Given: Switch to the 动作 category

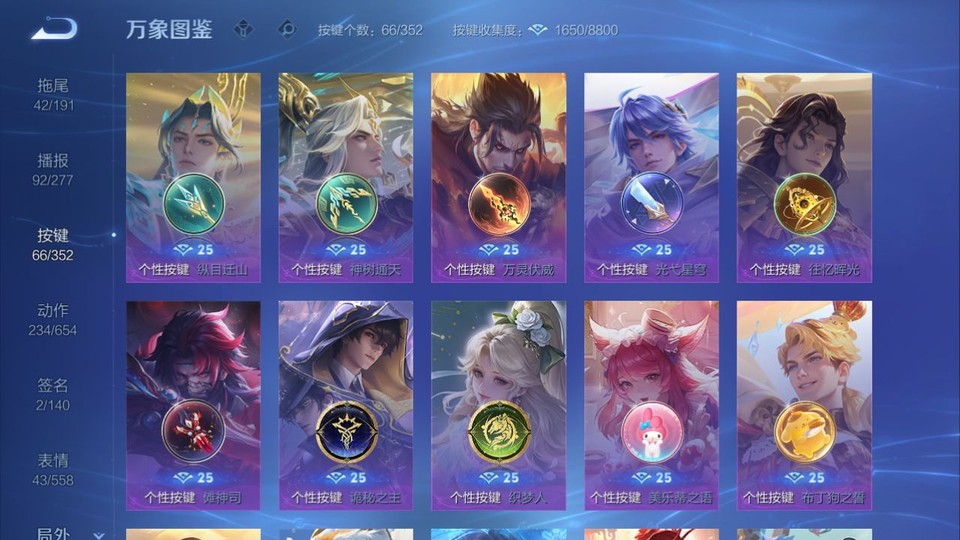Looking at the screenshot, I should 54,320.
